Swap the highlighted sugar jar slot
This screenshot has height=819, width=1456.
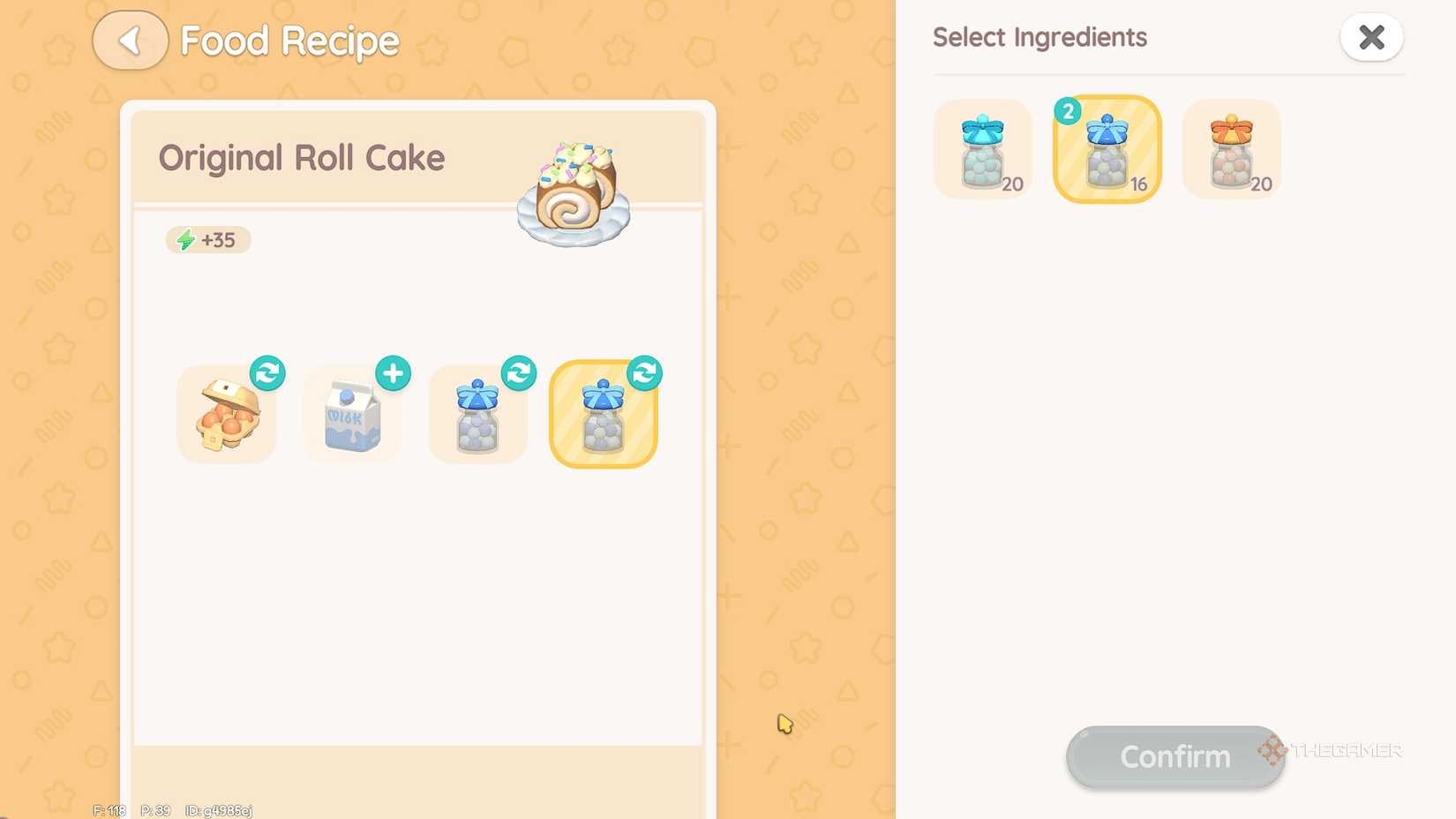(x=645, y=373)
